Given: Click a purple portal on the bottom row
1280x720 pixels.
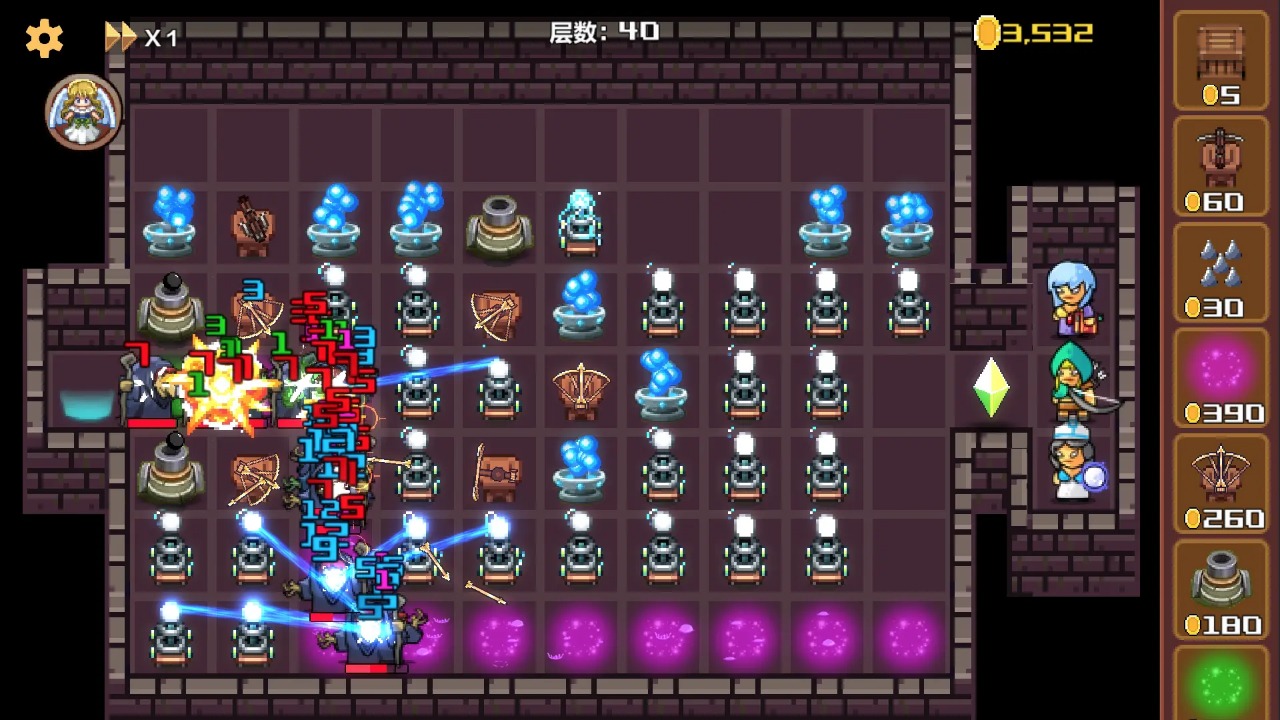Looking at the screenshot, I should (x=660, y=637).
